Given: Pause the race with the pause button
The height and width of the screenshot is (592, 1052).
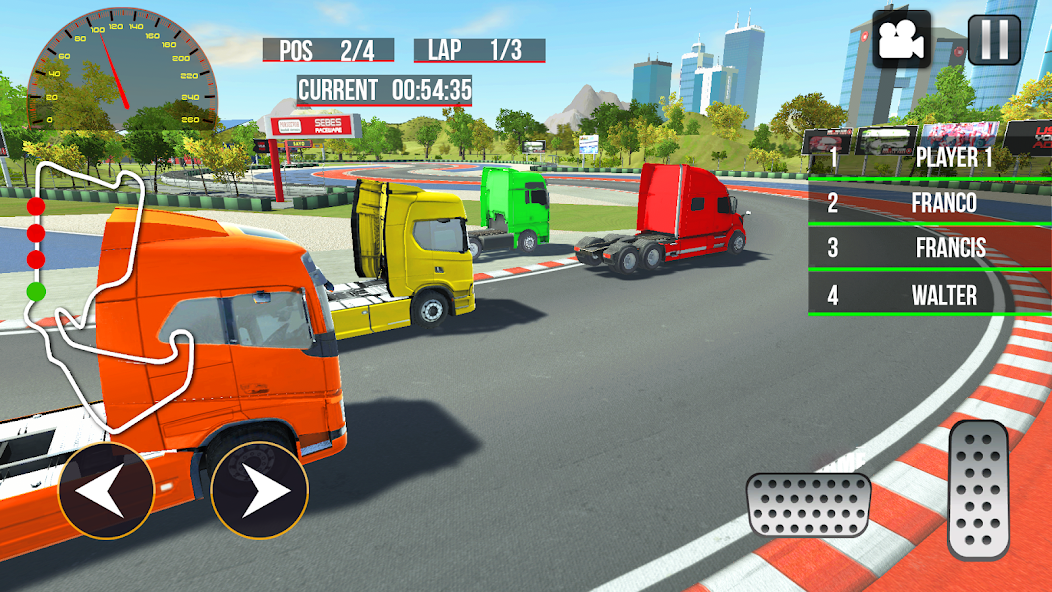Looking at the screenshot, I should coord(994,40).
